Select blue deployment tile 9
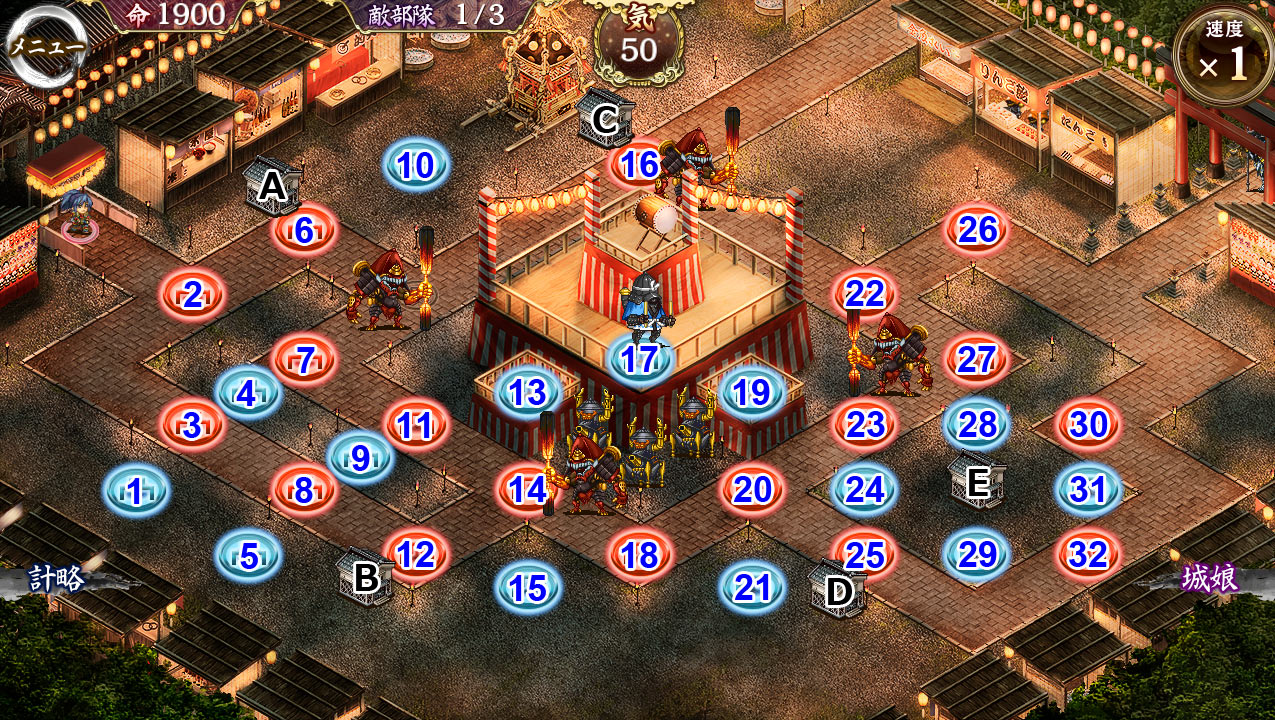This screenshot has height=720, width=1275. 360,458
